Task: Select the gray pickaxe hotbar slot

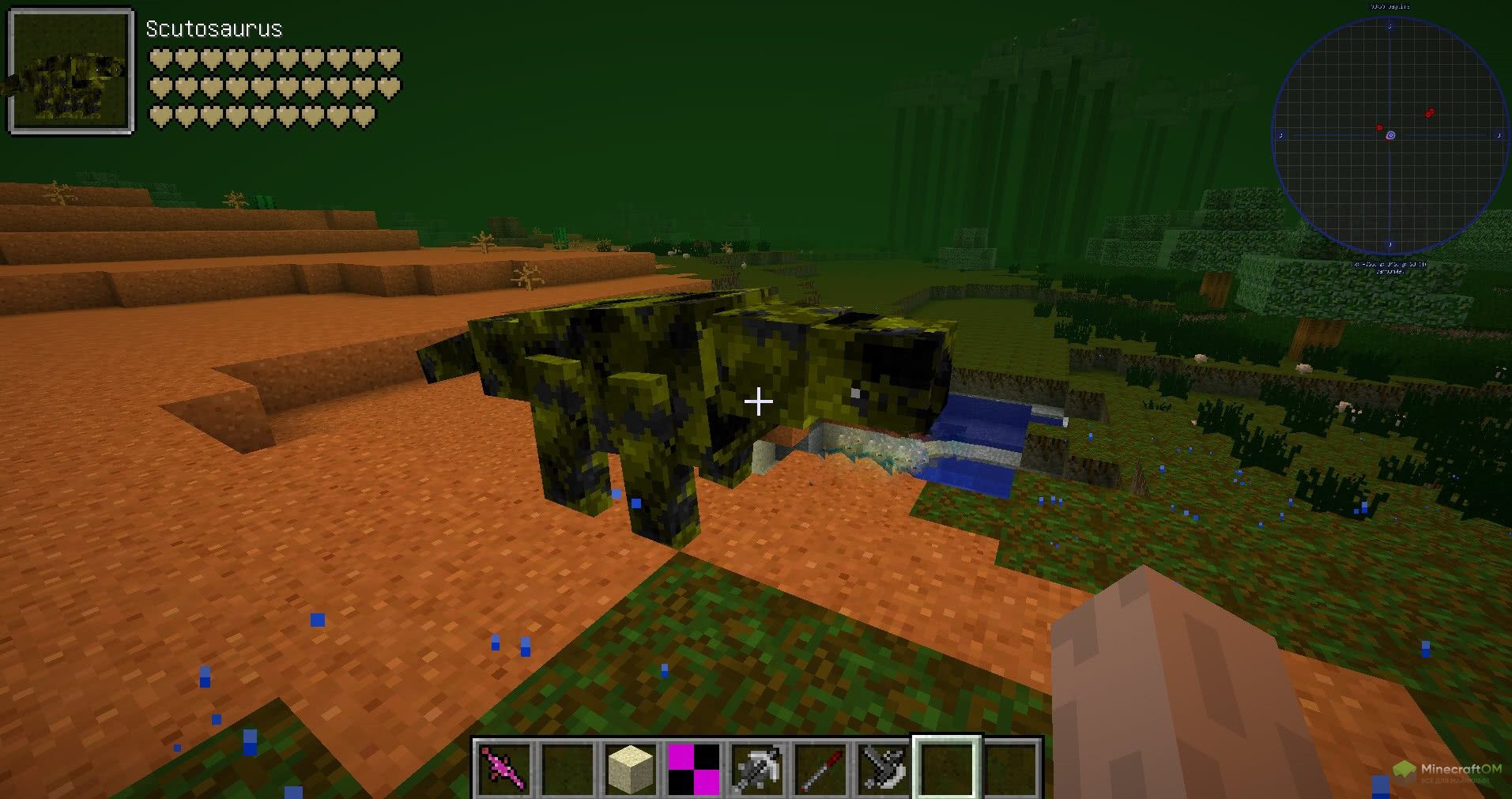Action: pos(757,769)
